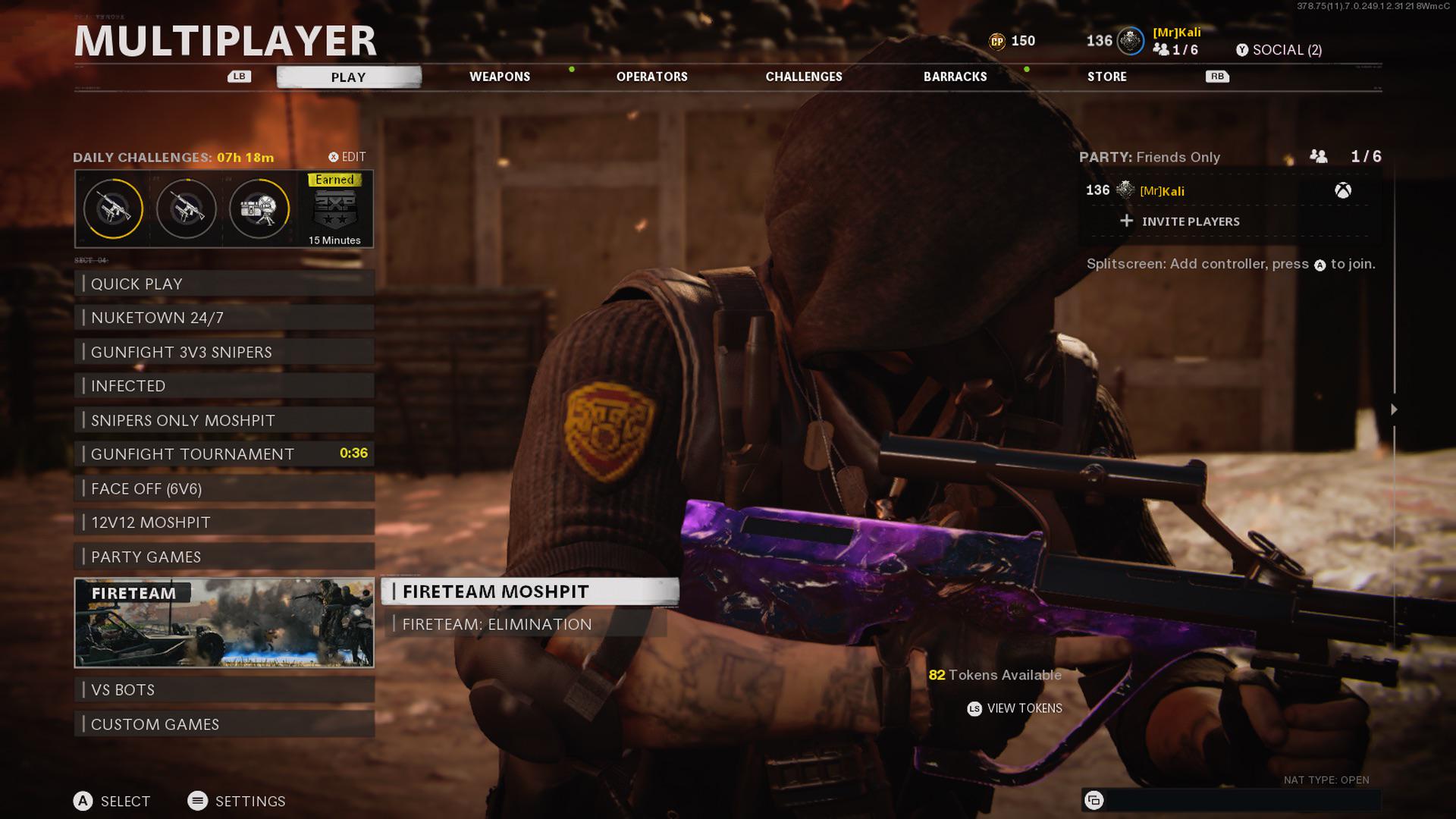Choose Fireteam: Elimination
Screen dimensions: 1456x819
point(523,625)
